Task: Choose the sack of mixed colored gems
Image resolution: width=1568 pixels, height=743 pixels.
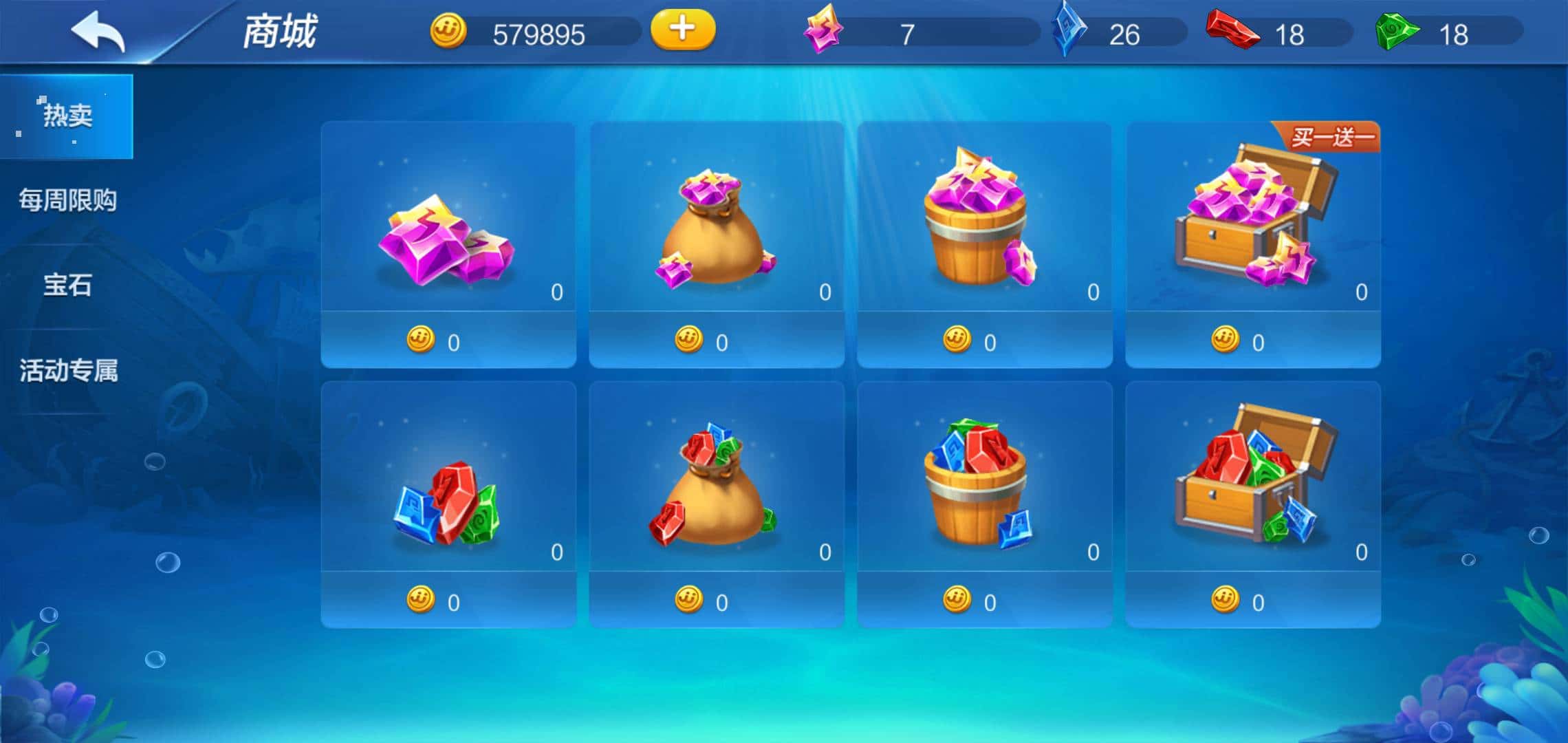Action: coord(717,504)
